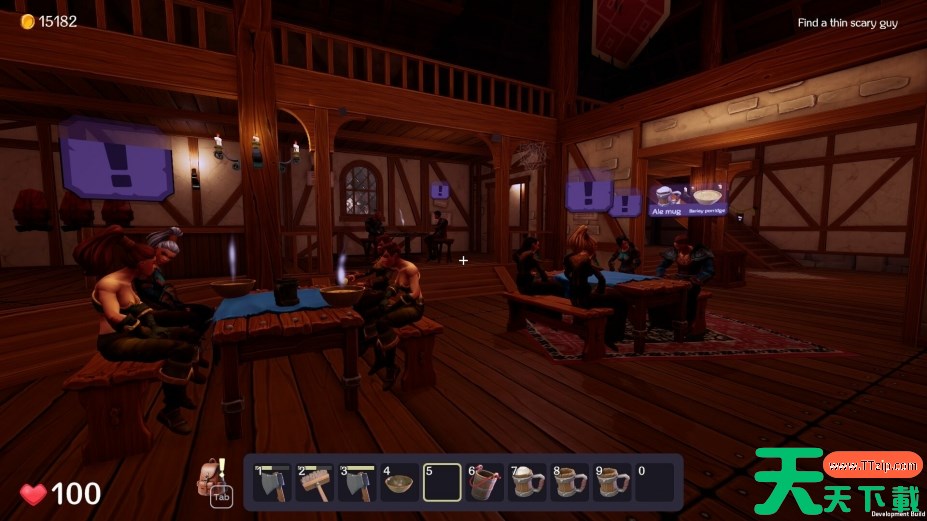
Task: Select the foamy ale mug in slot 7
Action: pyautogui.click(x=527, y=483)
